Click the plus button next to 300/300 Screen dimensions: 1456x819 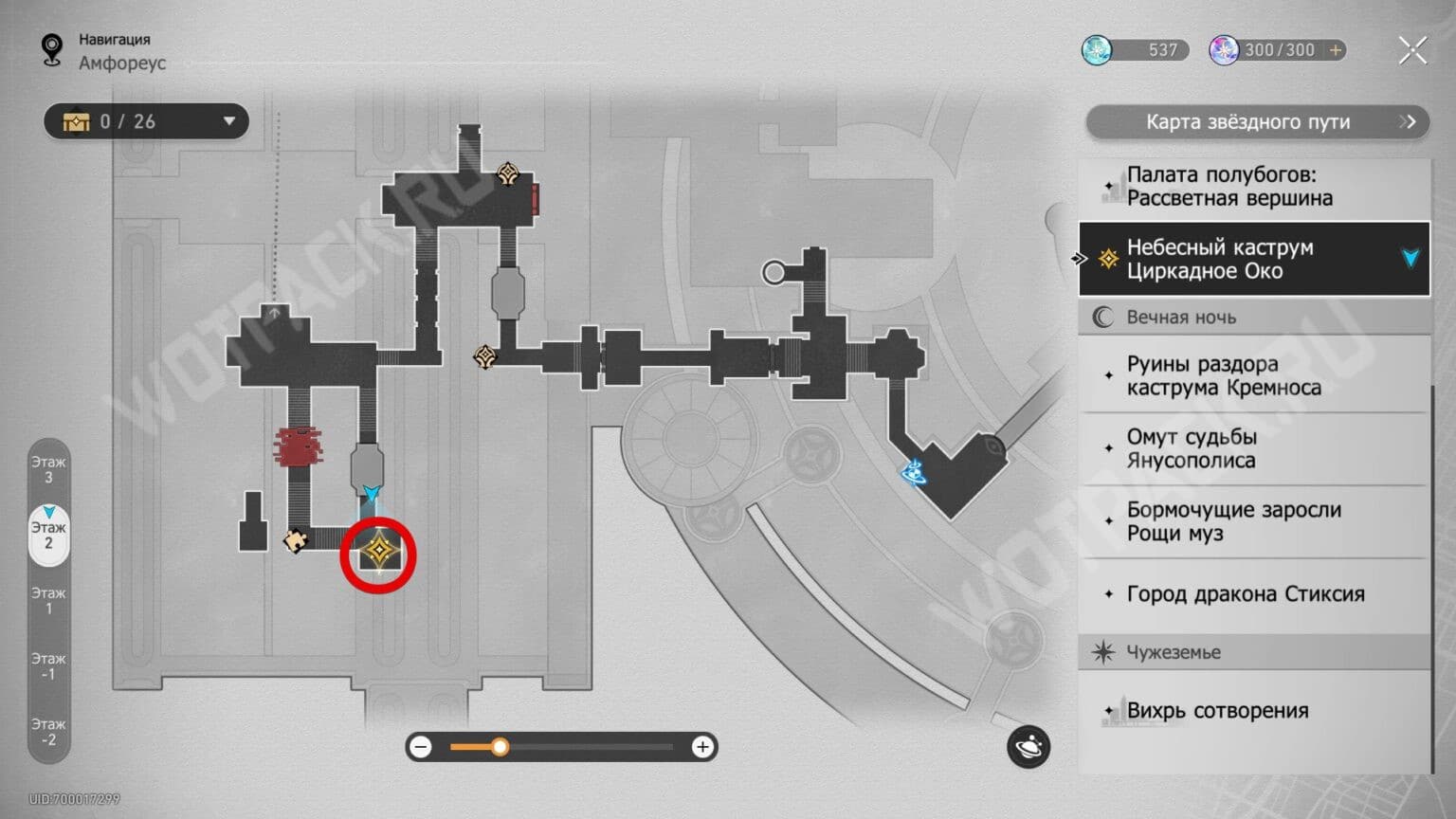click(x=1336, y=49)
